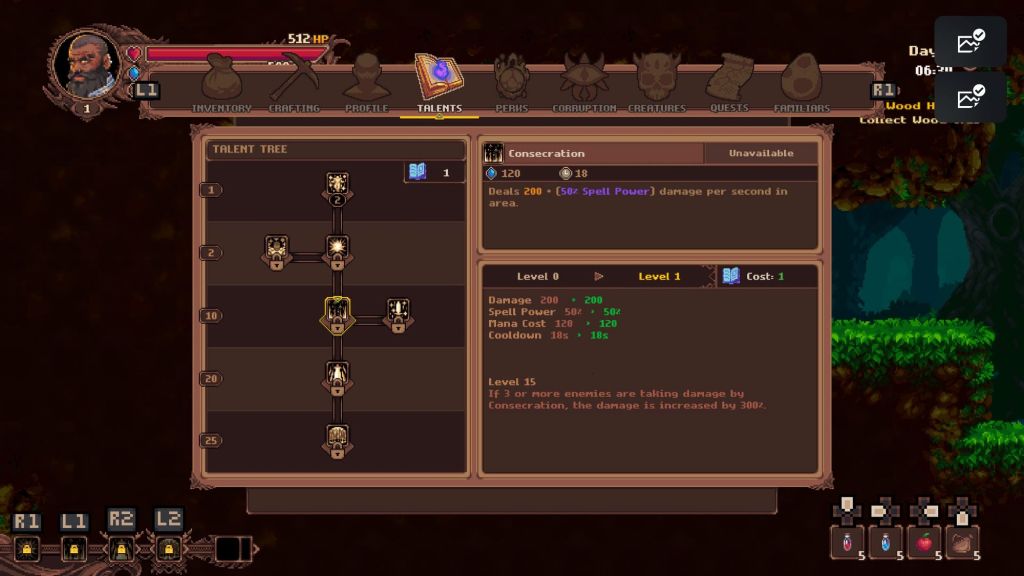Click the Unavailable button for Consecration
1024x576 pixels.
point(760,153)
